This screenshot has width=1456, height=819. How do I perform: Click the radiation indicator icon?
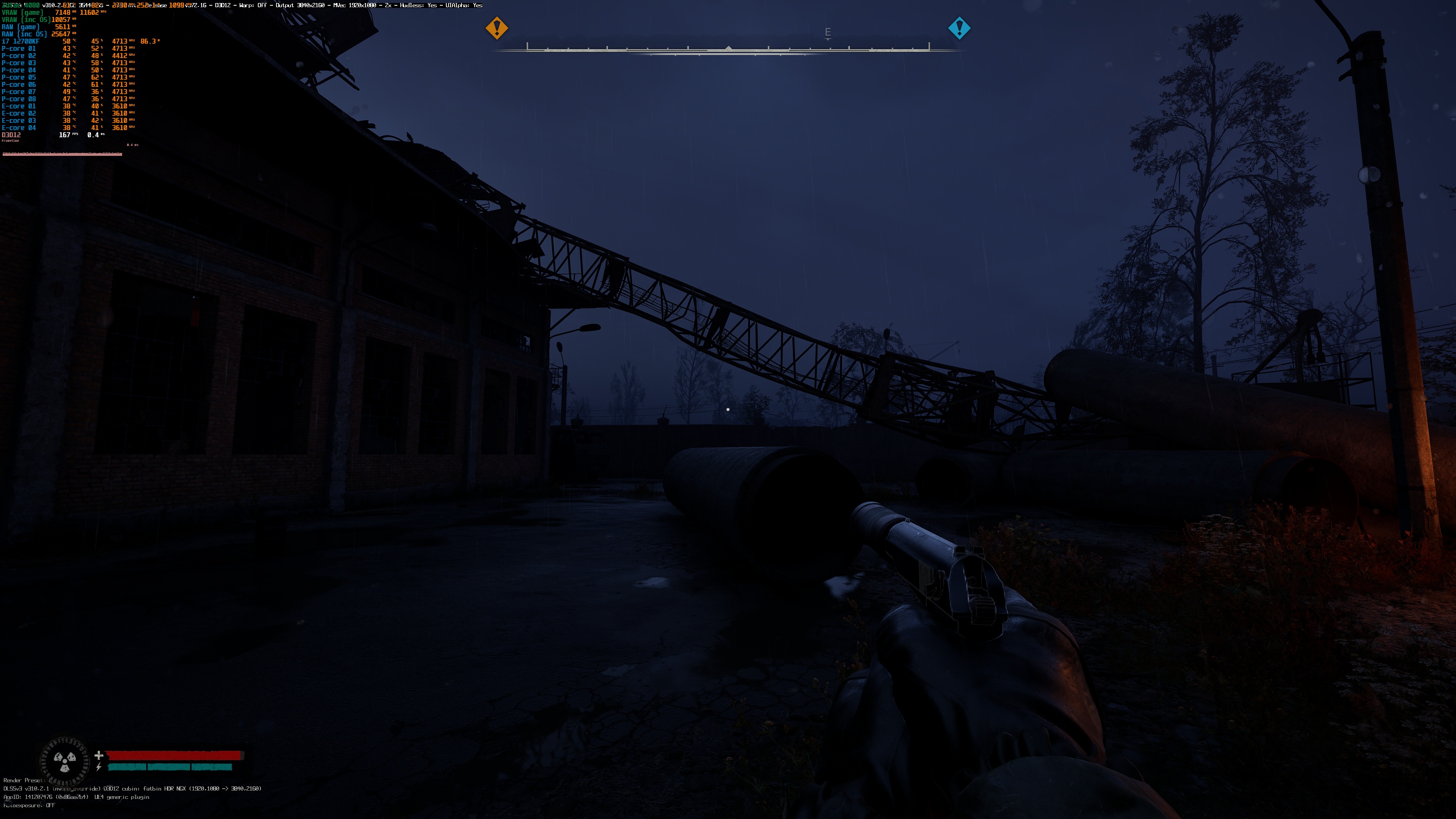point(64,761)
